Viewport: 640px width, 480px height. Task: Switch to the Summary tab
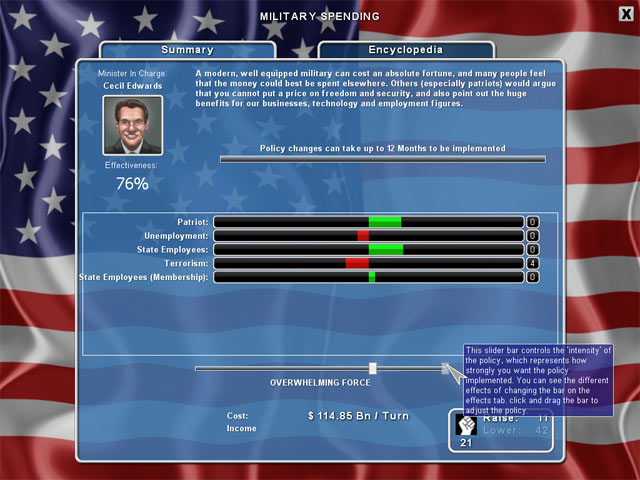tap(187, 50)
